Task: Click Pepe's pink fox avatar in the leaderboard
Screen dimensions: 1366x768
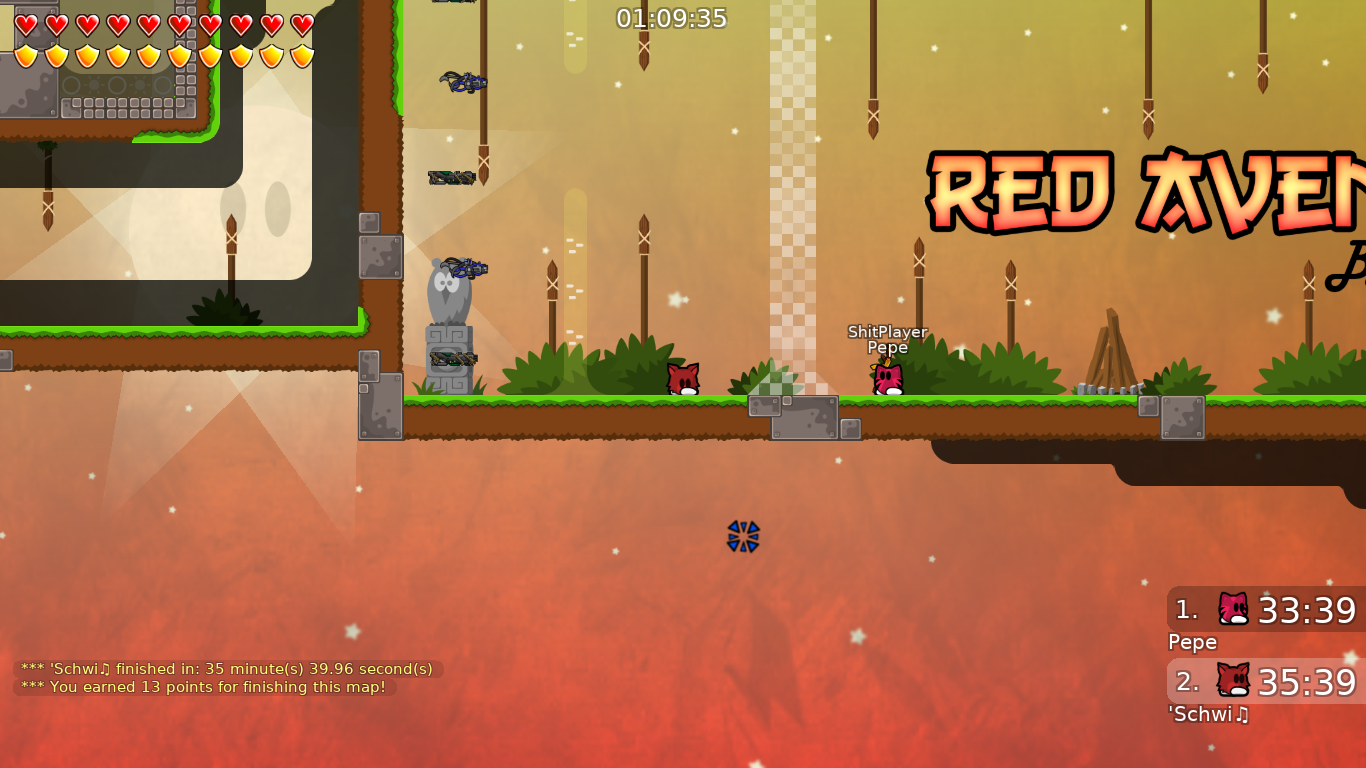Action: [x=1232, y=608]
